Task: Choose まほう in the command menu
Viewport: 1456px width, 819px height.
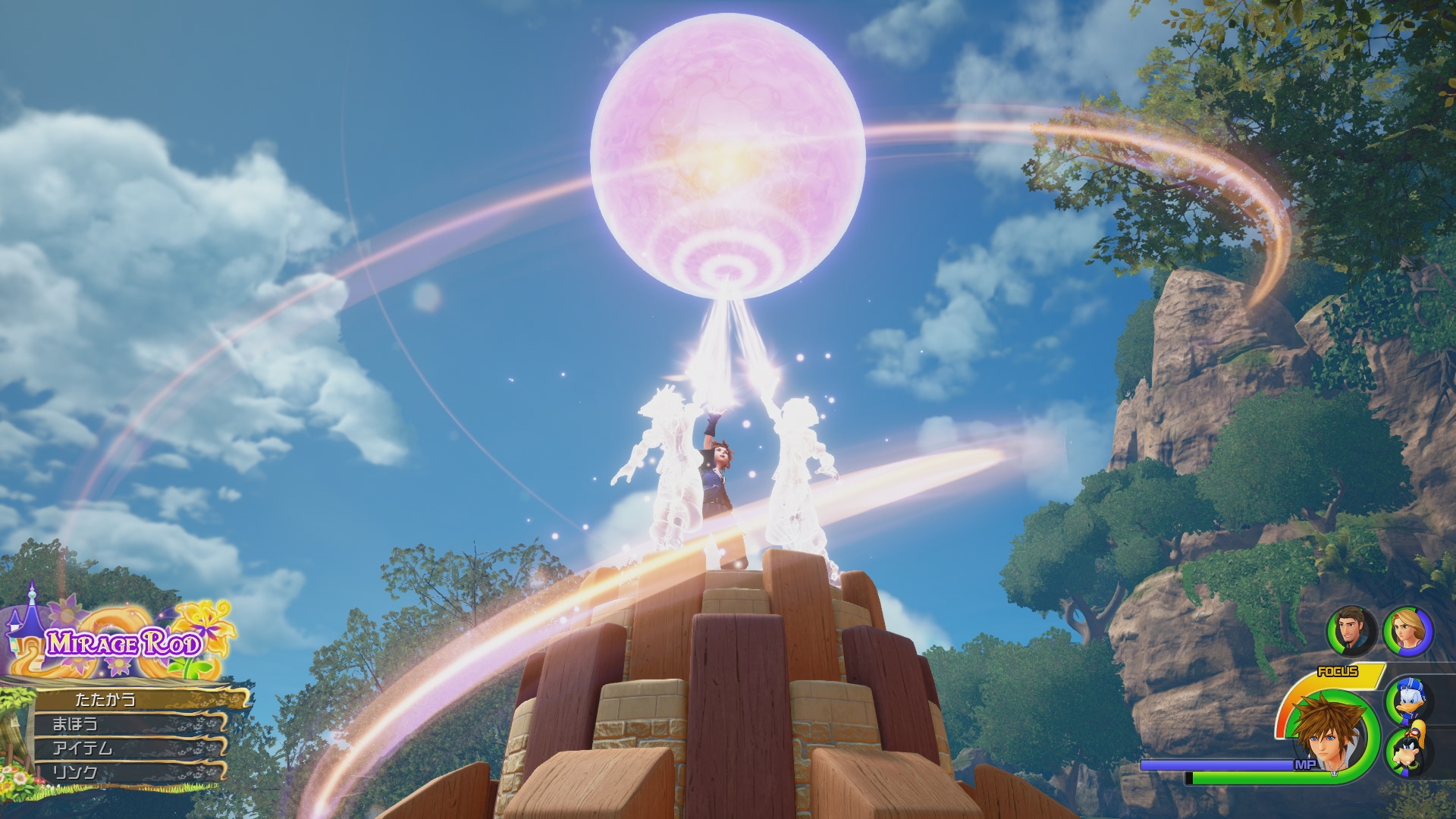Action: pos(73,724)
